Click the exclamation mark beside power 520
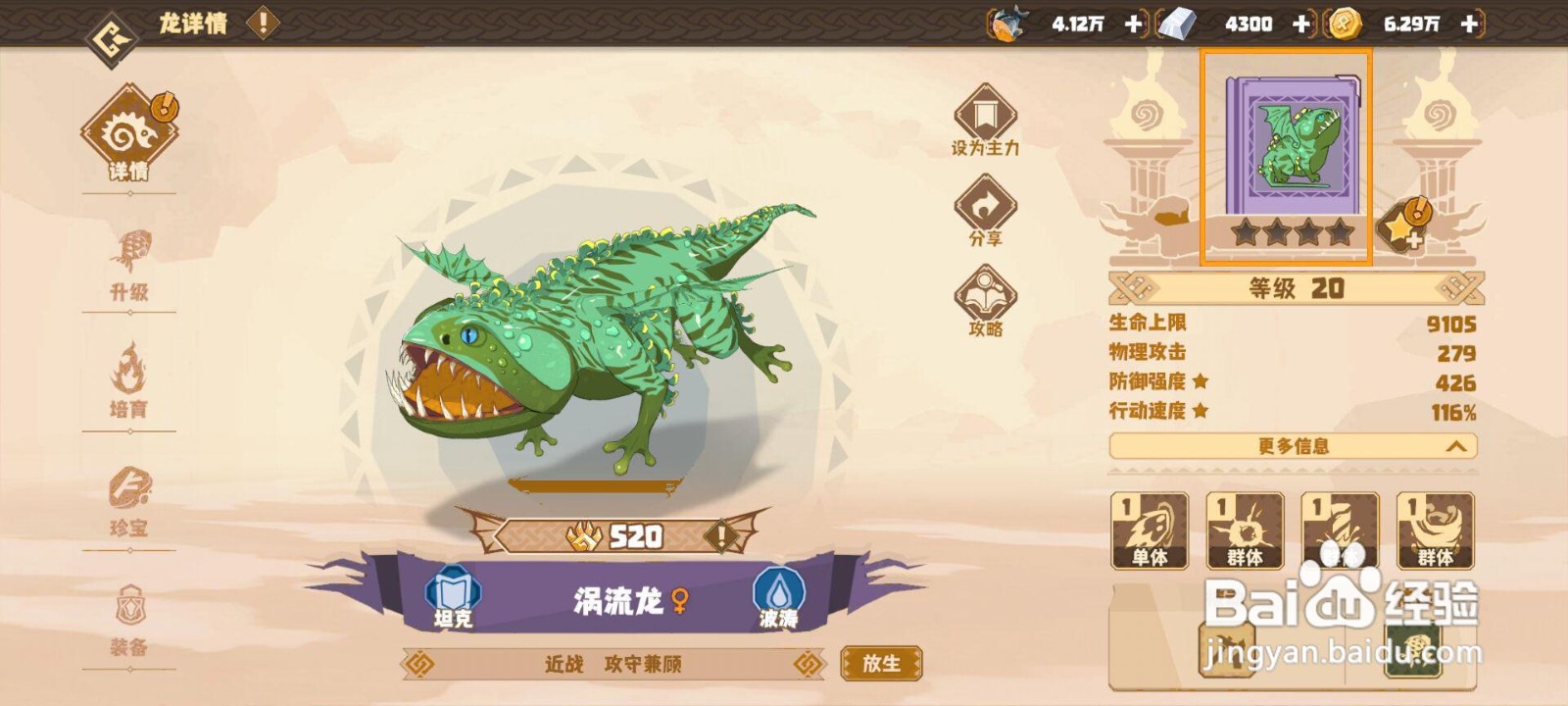Image resolution: width=1568 pixels, height=706 pixels. point(722,535)
